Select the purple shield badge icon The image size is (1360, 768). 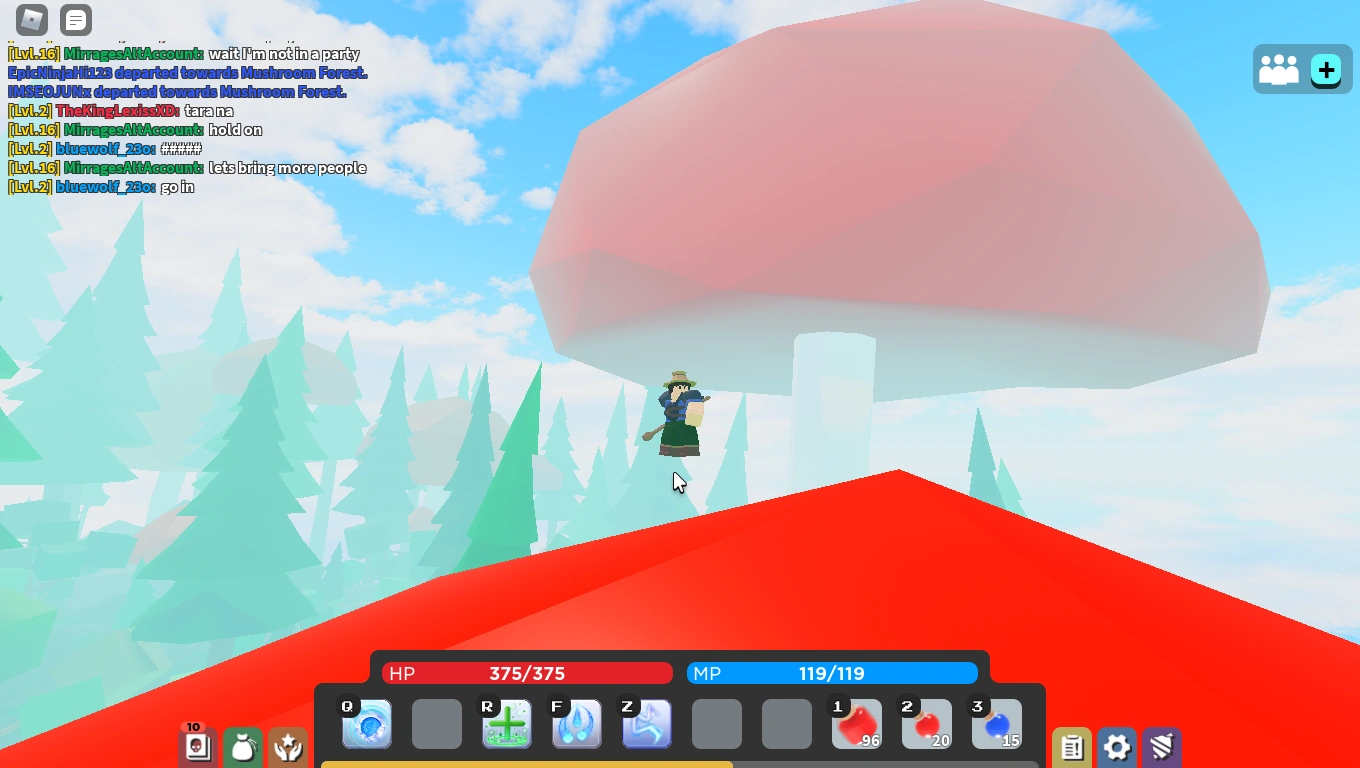(1160, 747)
